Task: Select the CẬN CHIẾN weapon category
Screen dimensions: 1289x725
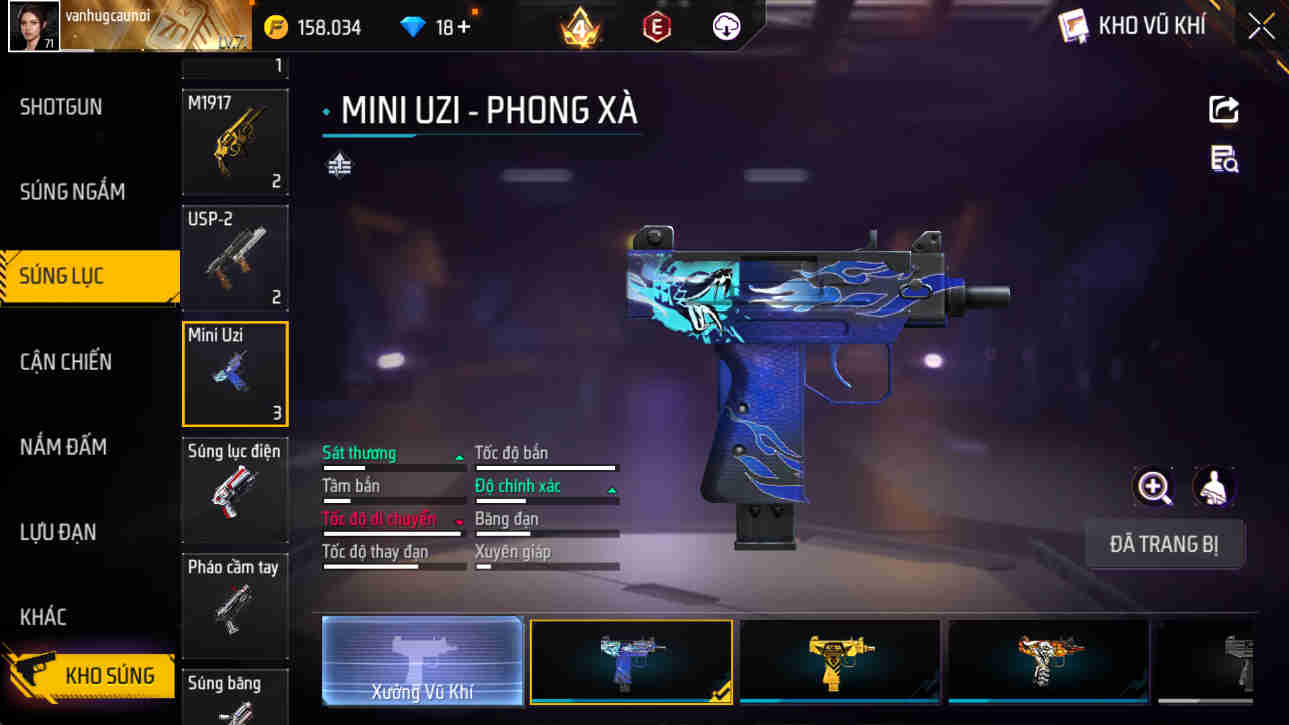Action: [x=66, y=362]
